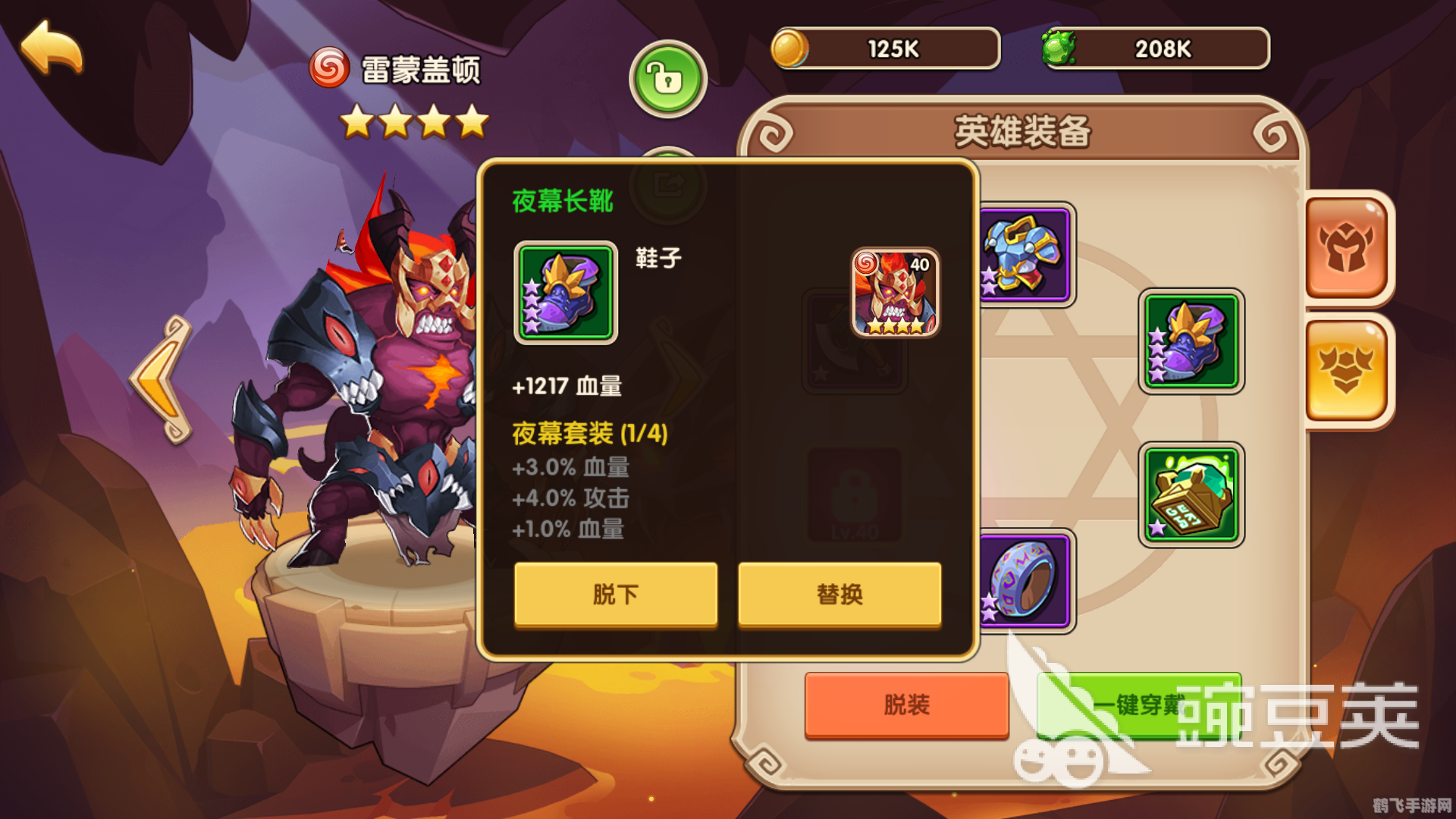The height and width of the screenshot is (819, 1456).
Task: Click the gold coin currency icon
Action: (789, 48)
